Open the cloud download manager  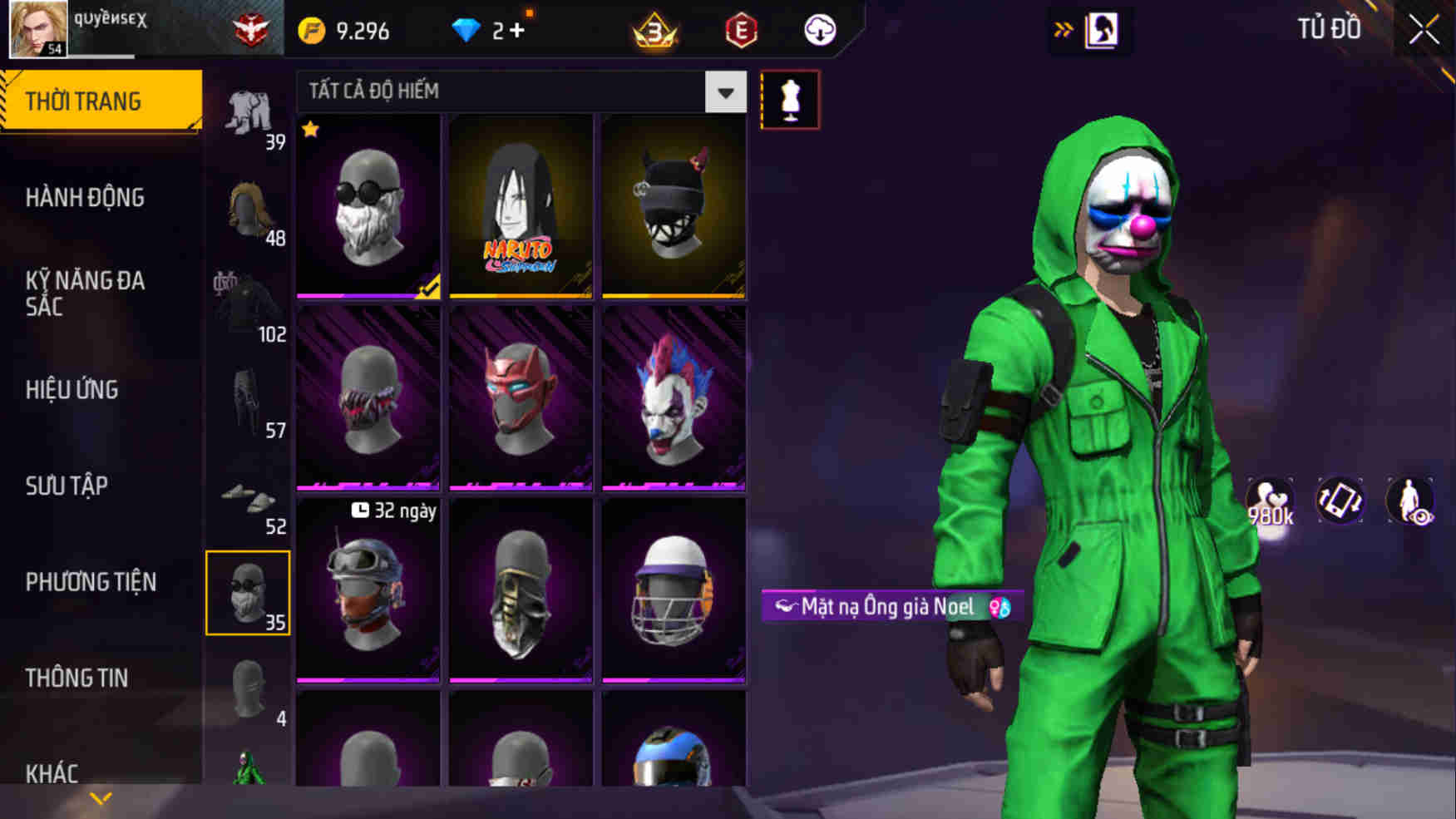(818, 30)
